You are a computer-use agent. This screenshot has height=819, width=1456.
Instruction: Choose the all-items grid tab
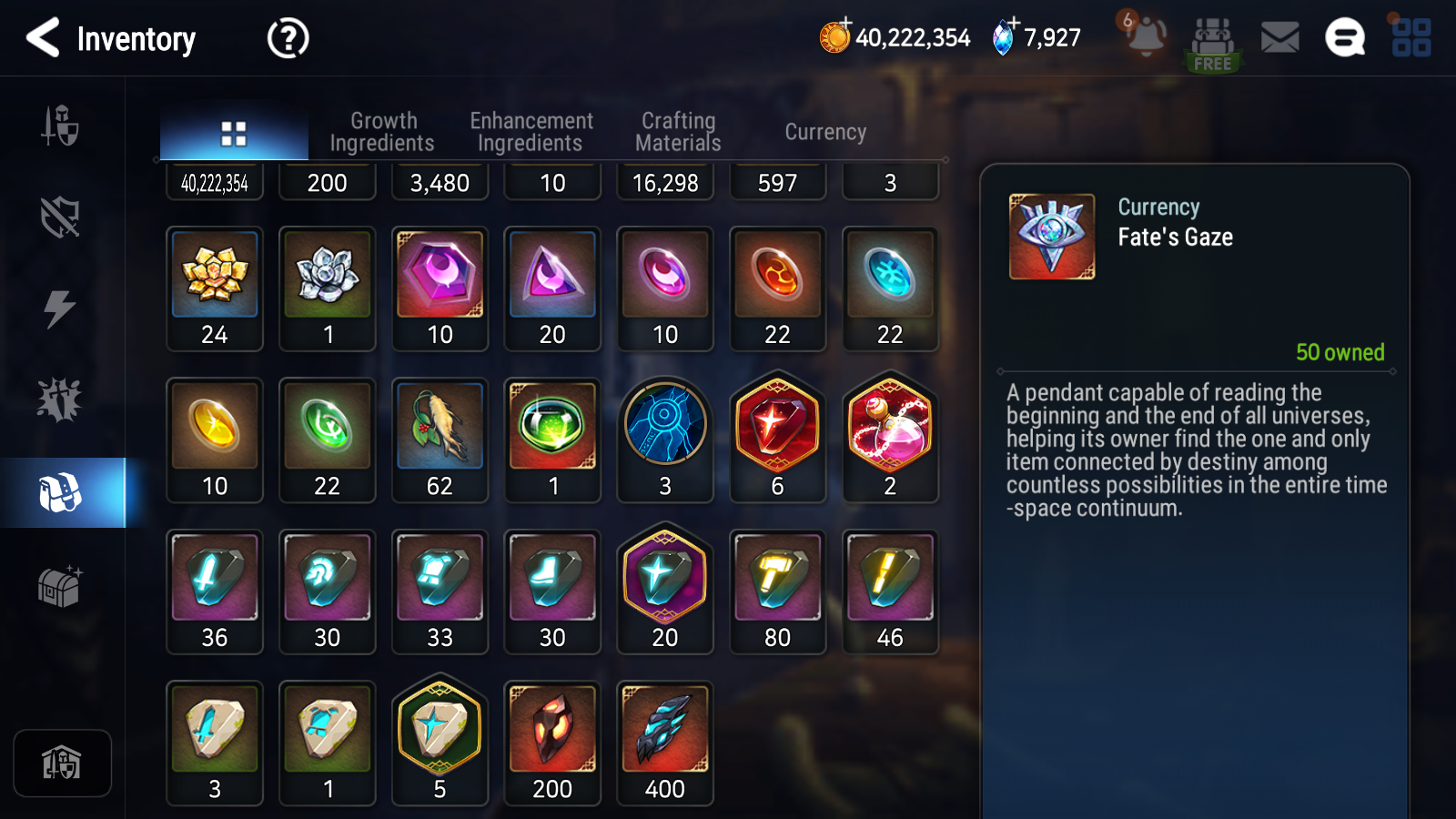pos(234,134)
